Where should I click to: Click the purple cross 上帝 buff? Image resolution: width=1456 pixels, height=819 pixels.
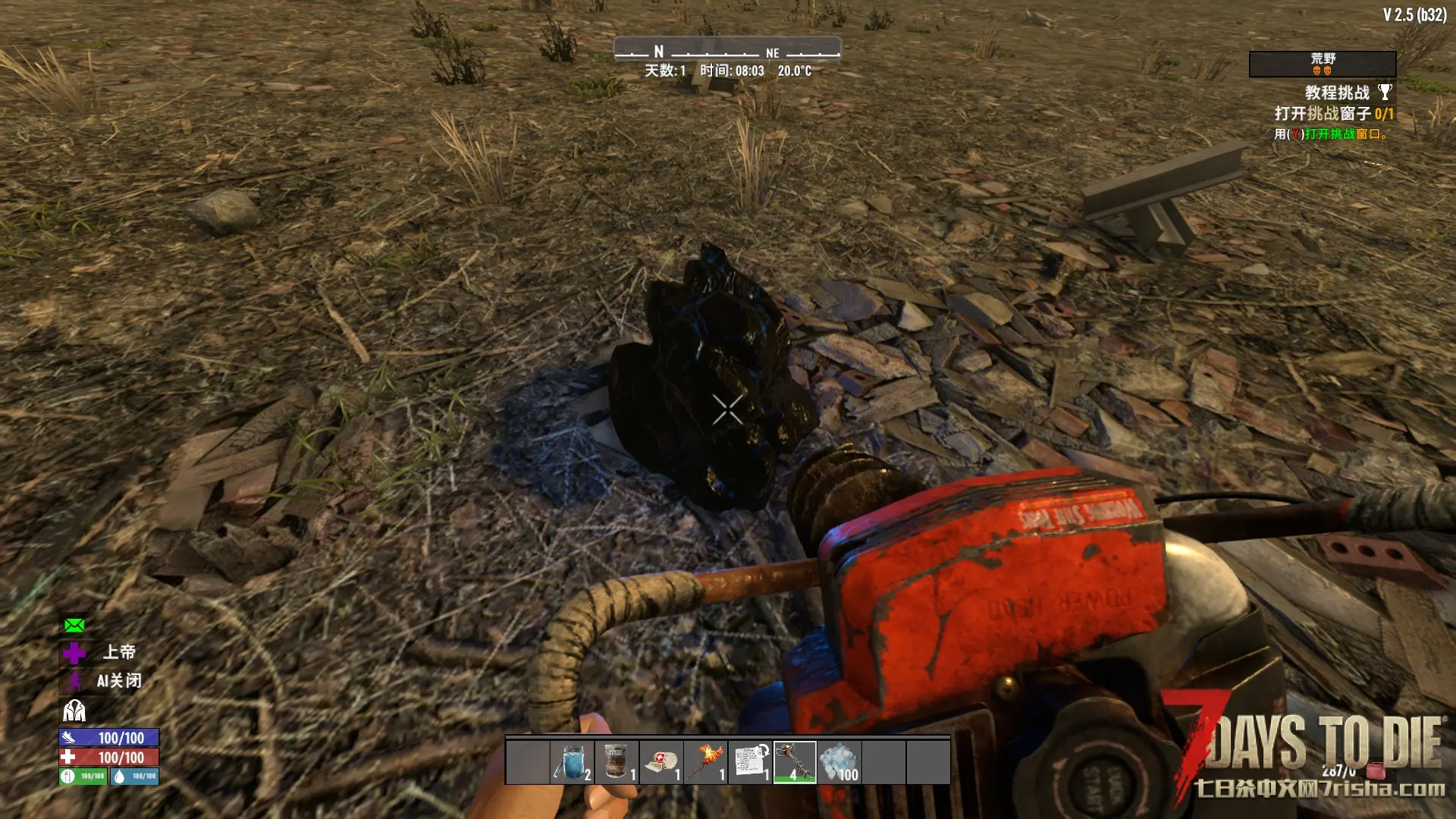pyautogui.click(x=74, y=652)
